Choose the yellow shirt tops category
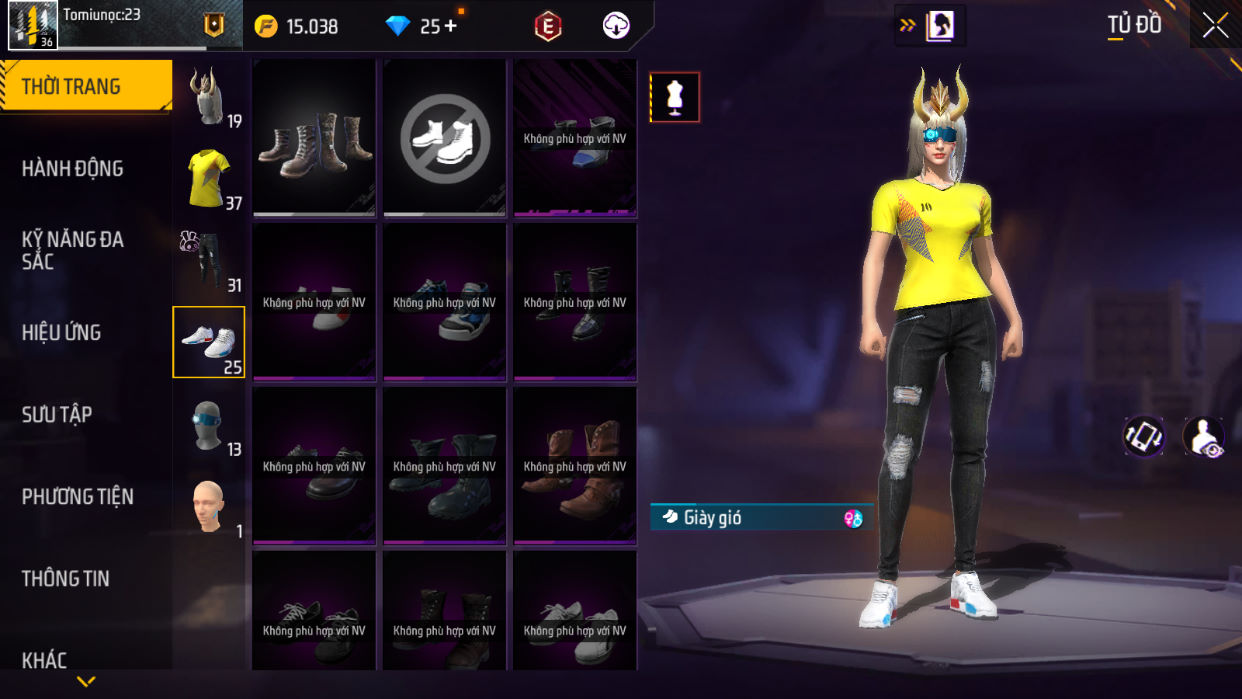The height and width of the screenshot is (699, 1242). pyautogui.click(x=209, y=178)
